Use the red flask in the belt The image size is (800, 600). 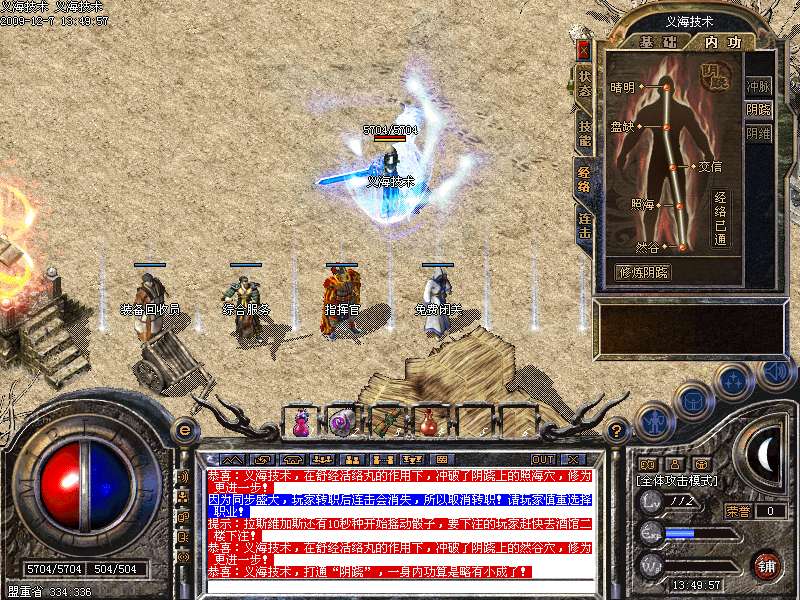tap(428, 423)
